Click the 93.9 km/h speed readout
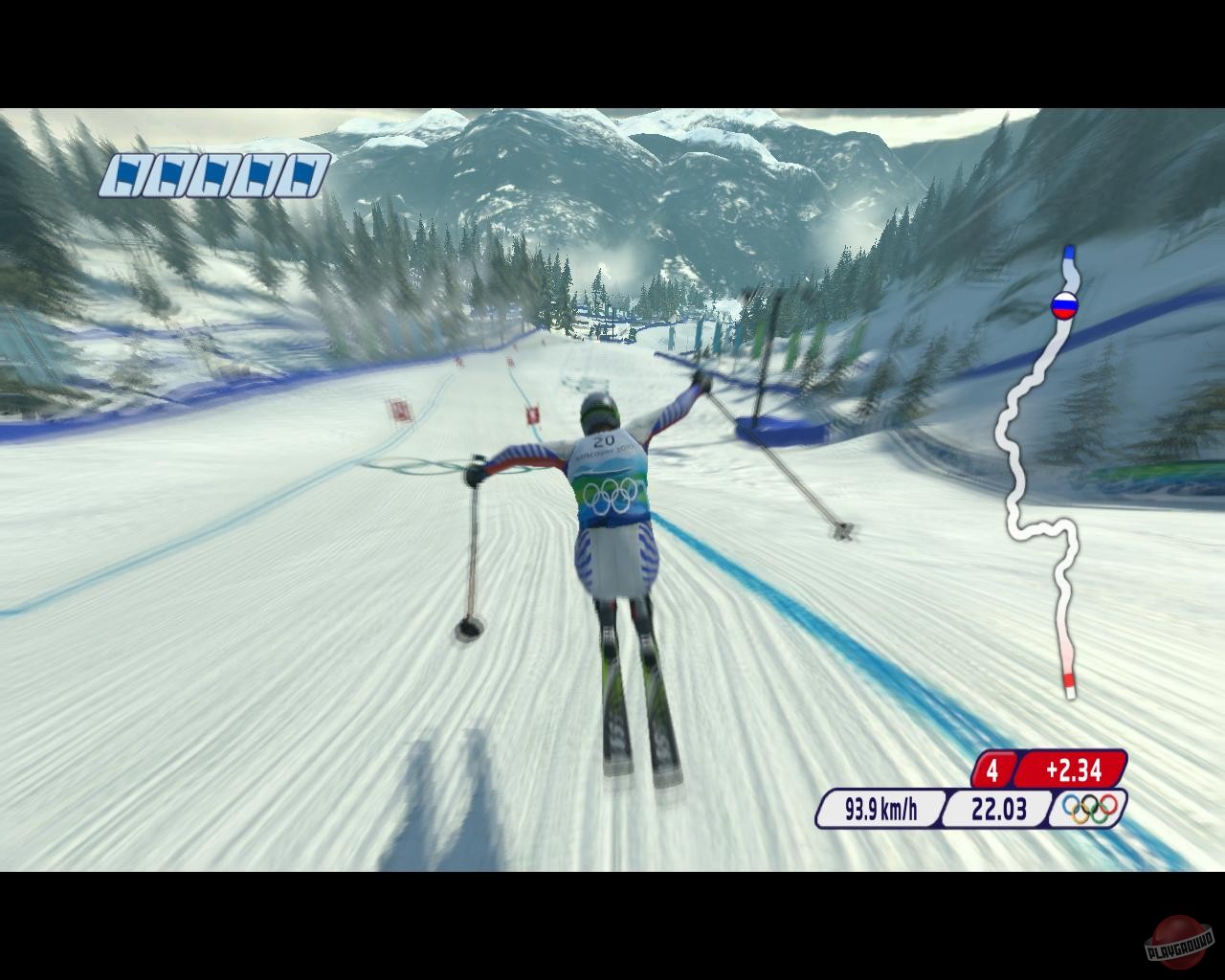1225x980 pixels. 879,808
